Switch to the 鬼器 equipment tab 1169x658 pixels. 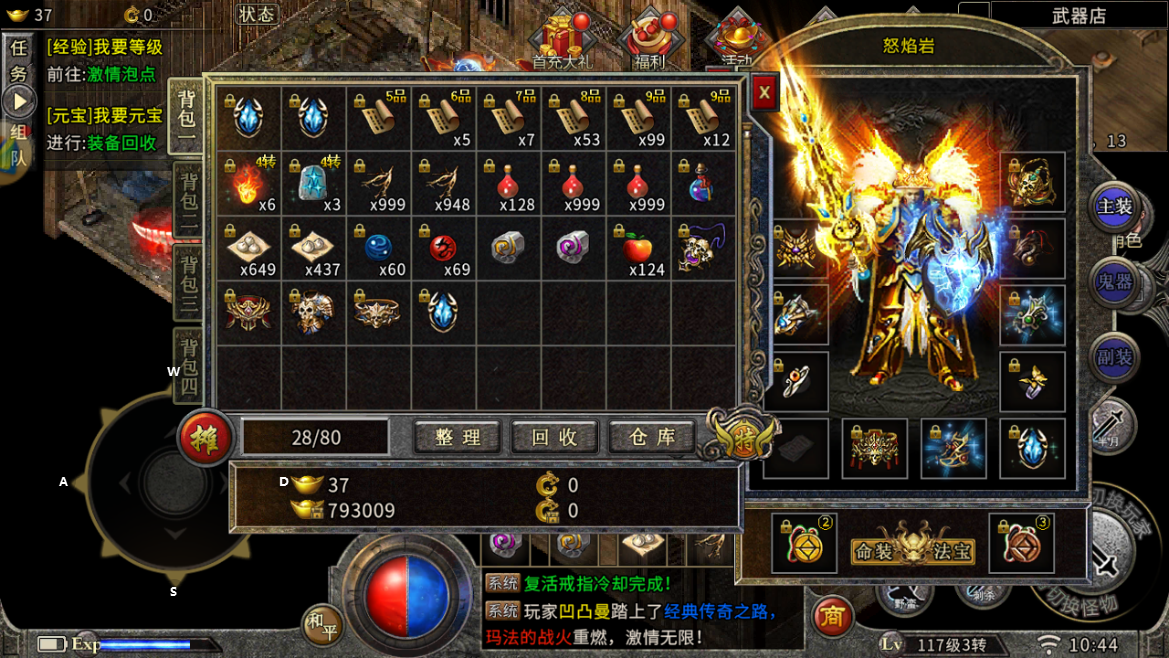click(1114, 282)
